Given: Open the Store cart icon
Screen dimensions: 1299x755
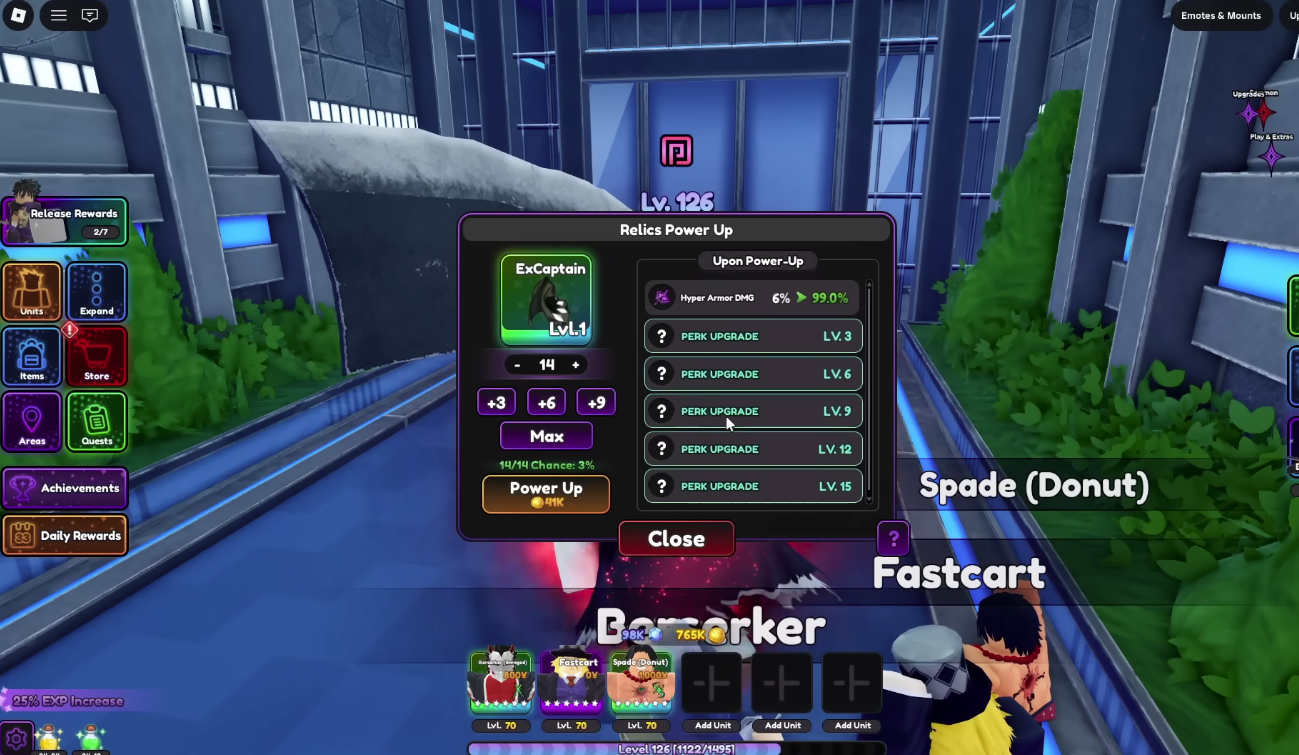Looking at the screenshot, I should (97, 357).
